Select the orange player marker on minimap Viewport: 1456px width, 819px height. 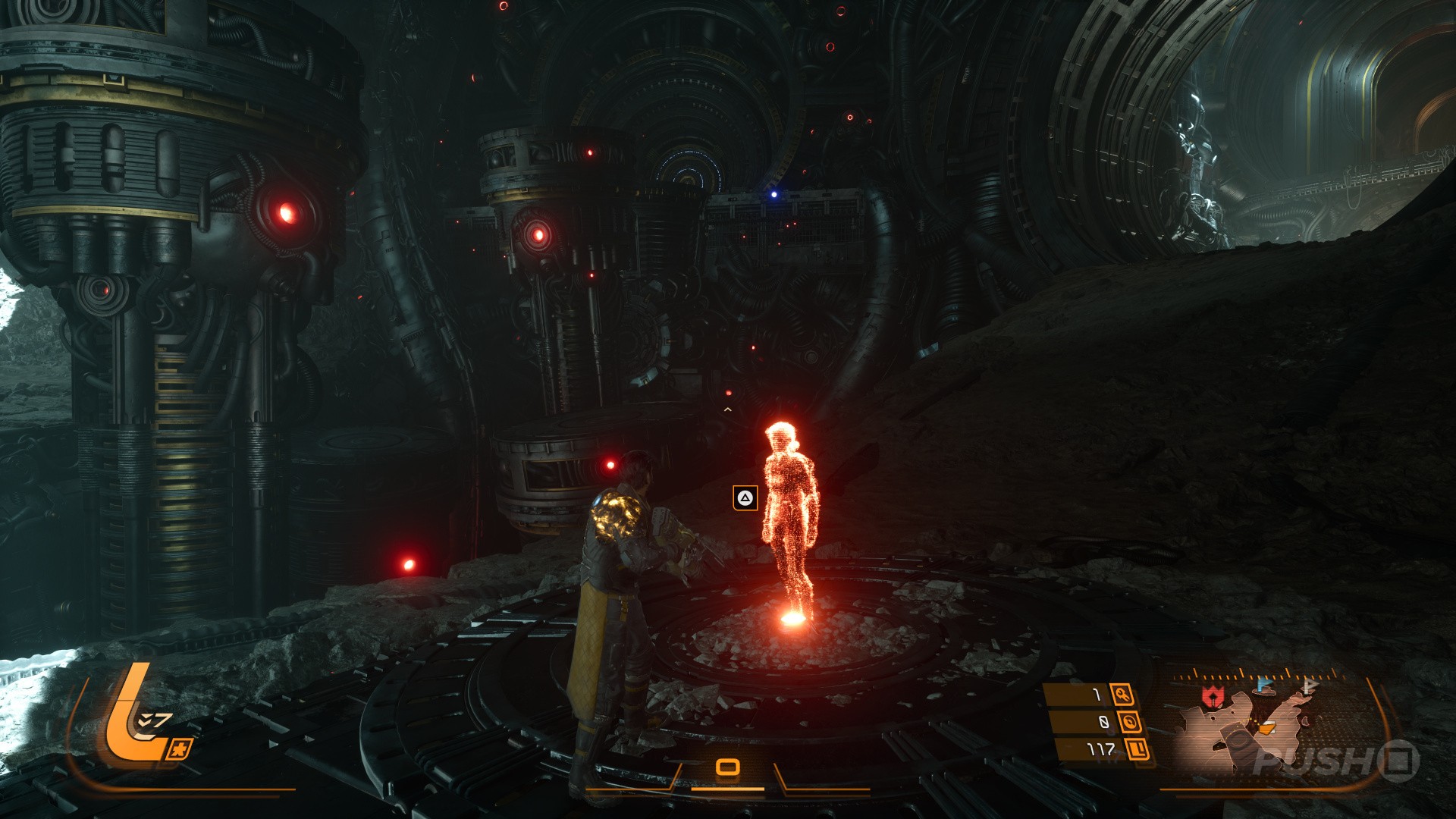click(x=1266, y=729)
